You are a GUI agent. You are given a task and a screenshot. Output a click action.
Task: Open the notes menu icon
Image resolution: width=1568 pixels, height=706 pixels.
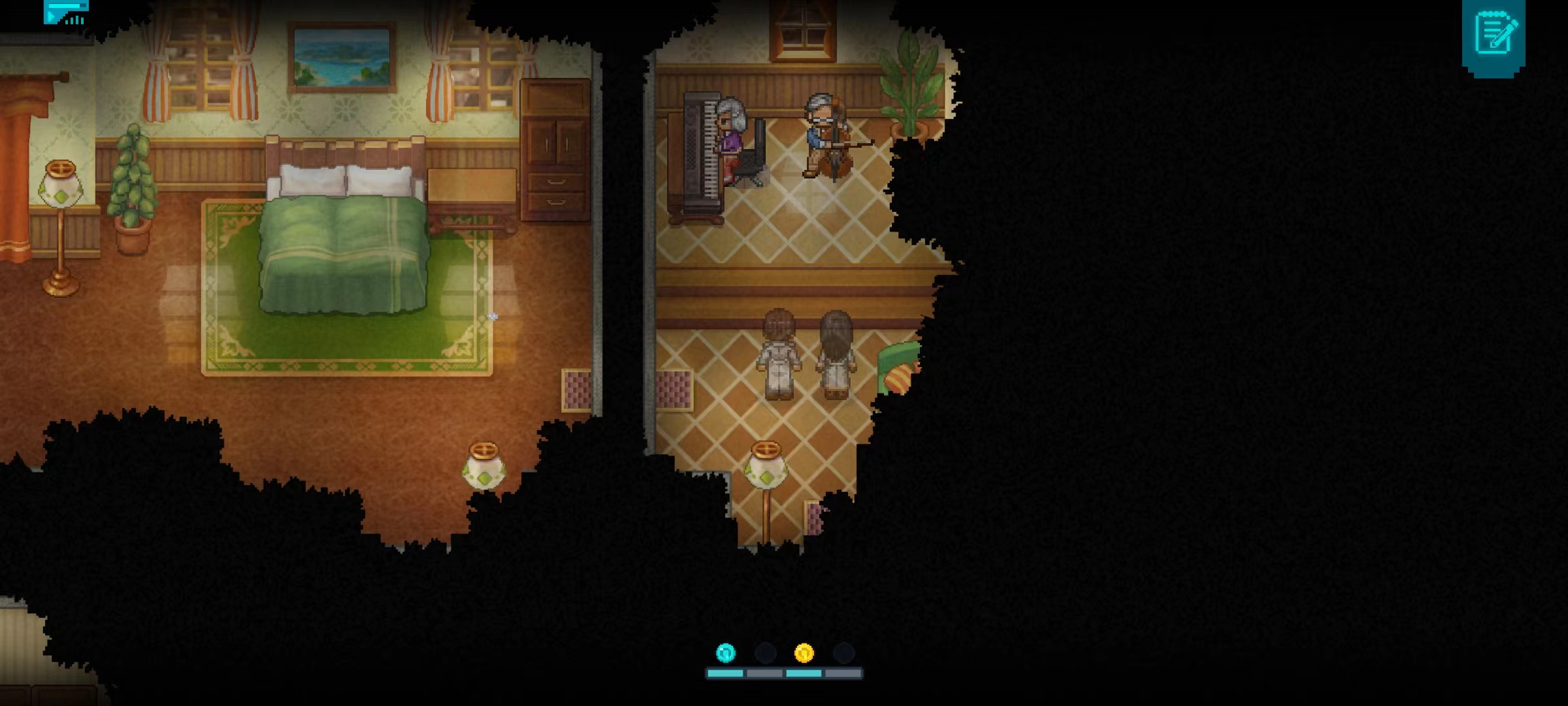coord(1494,33)
